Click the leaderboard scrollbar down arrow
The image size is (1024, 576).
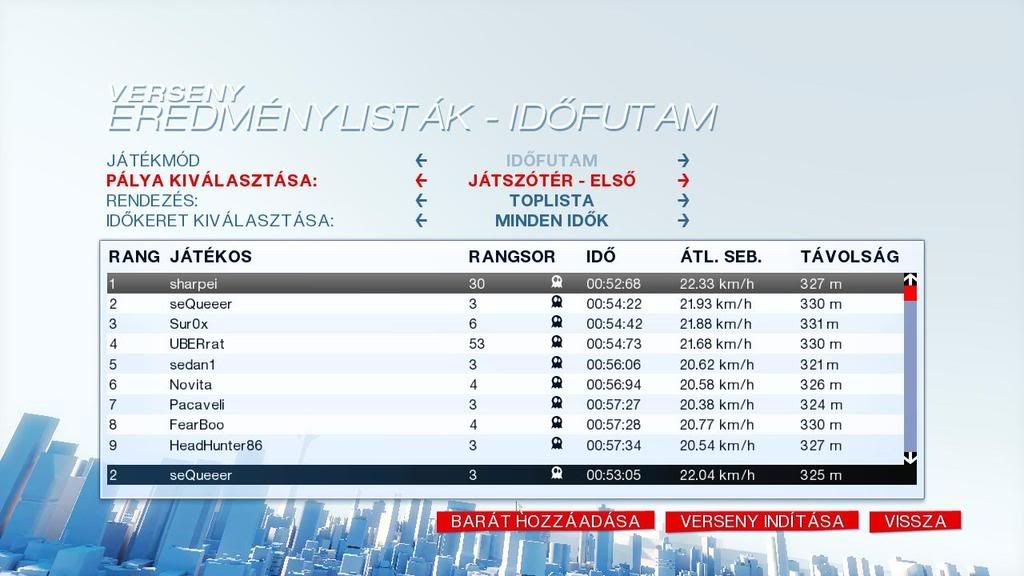pos(910,457)
